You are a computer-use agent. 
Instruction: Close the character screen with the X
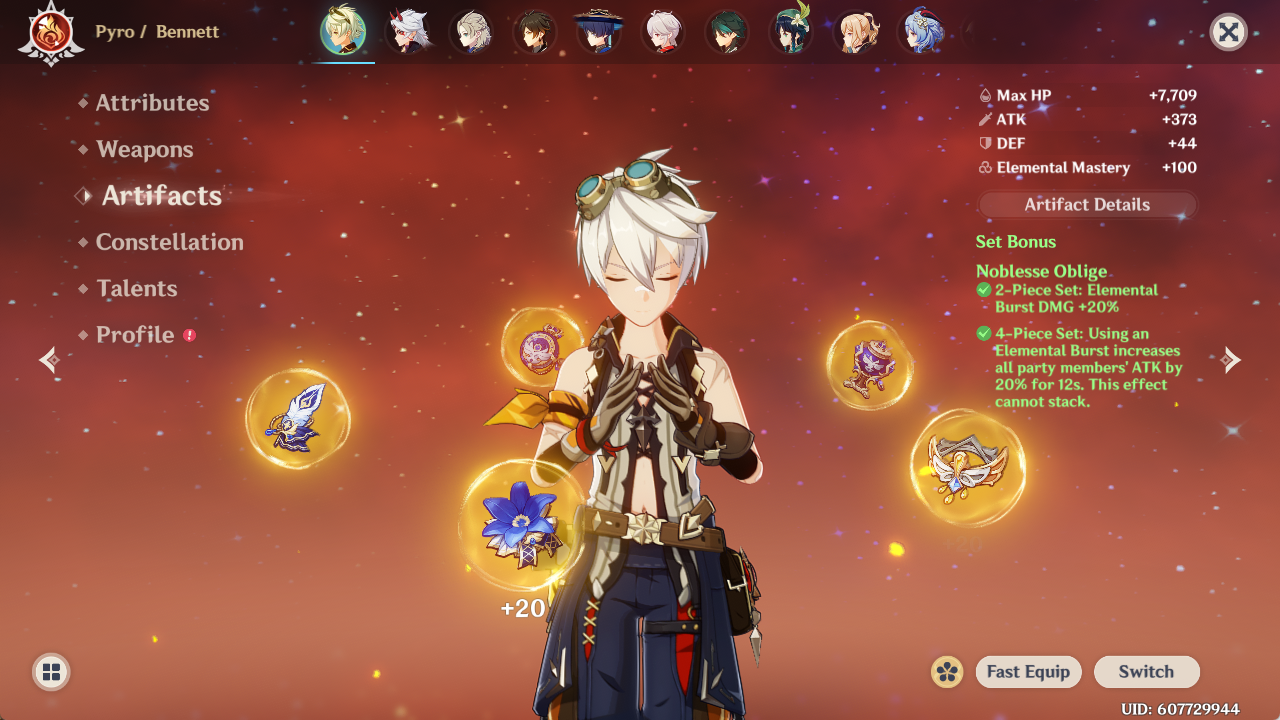tap(1228, 32)
